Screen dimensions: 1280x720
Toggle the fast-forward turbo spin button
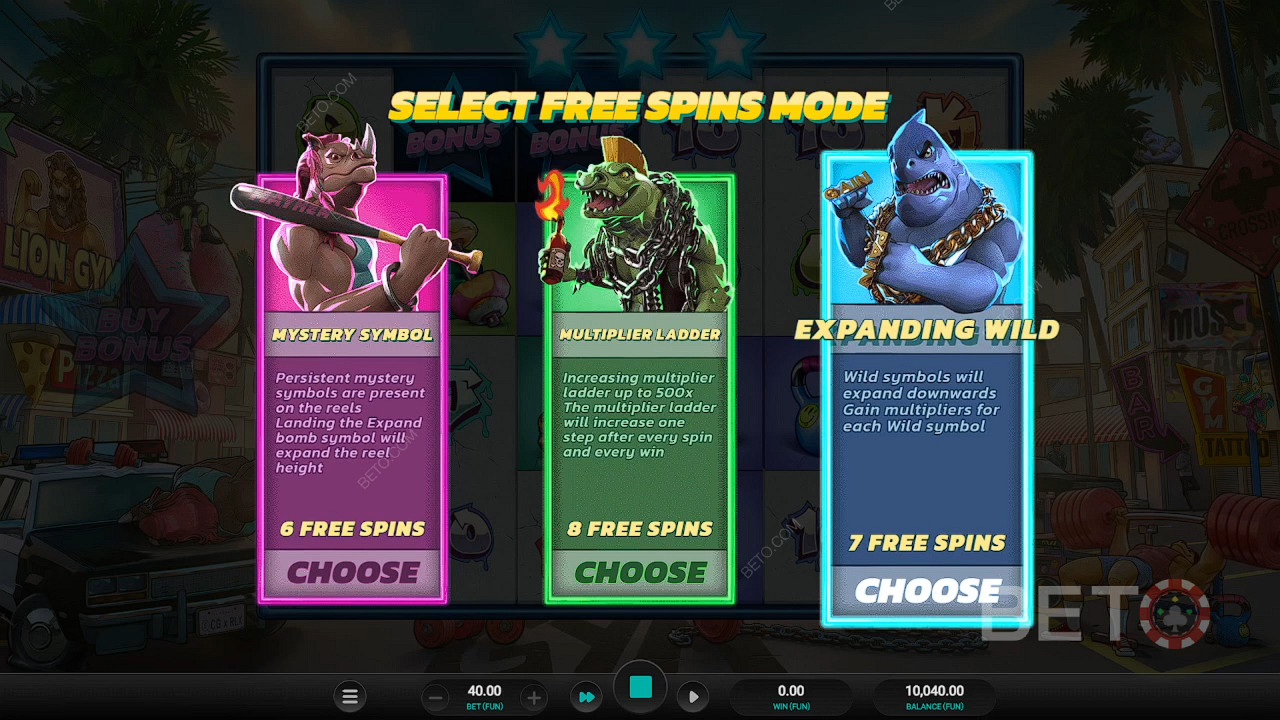tap(587, 697)
